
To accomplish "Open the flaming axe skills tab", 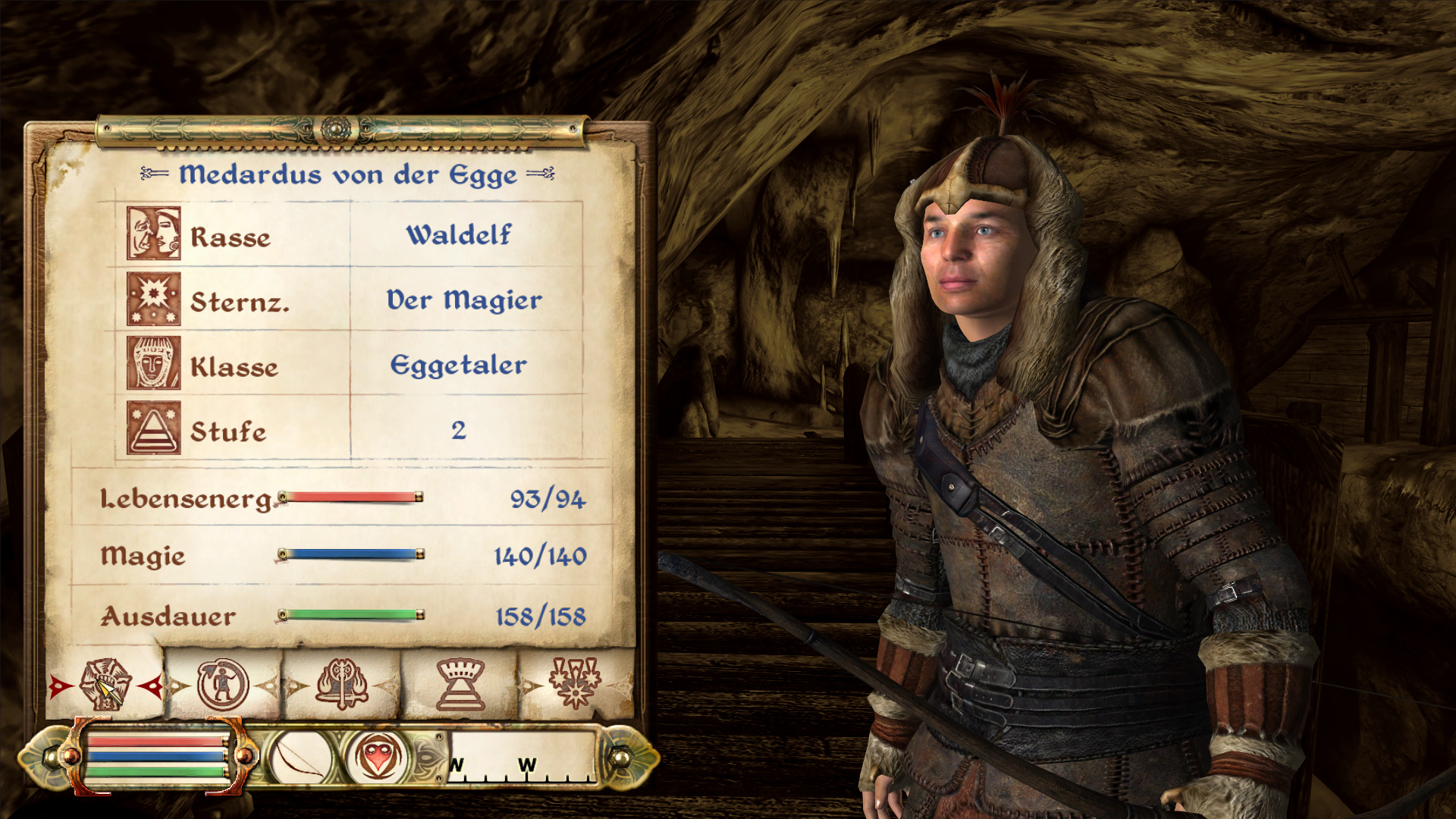I will (x=342, y=684).
